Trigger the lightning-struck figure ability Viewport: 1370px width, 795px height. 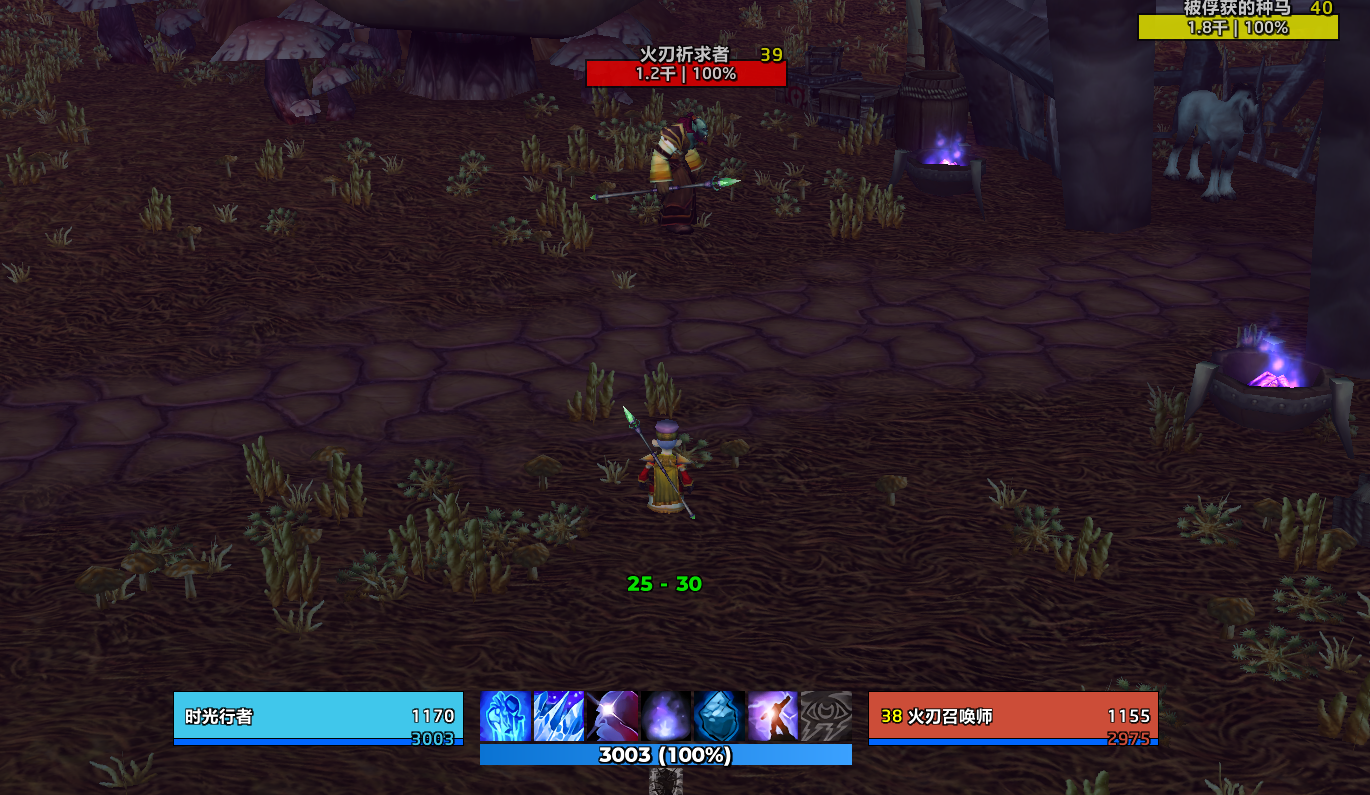click(772, 716)
